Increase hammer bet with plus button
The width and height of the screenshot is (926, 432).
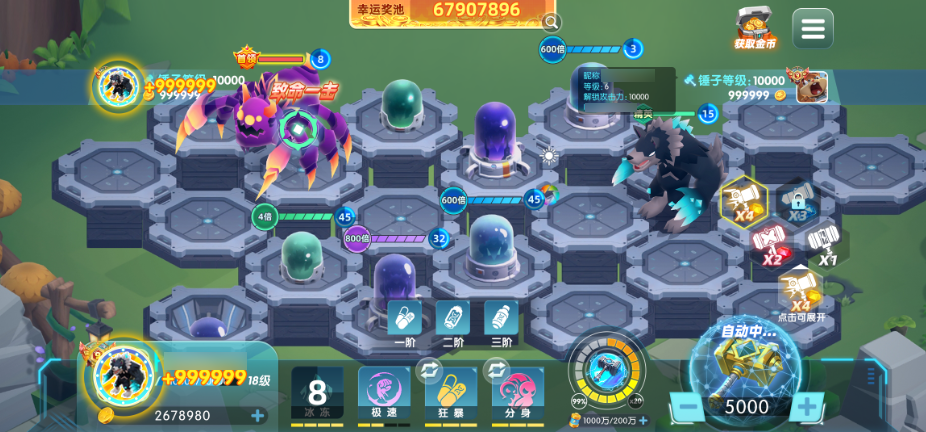coord(806,407)
